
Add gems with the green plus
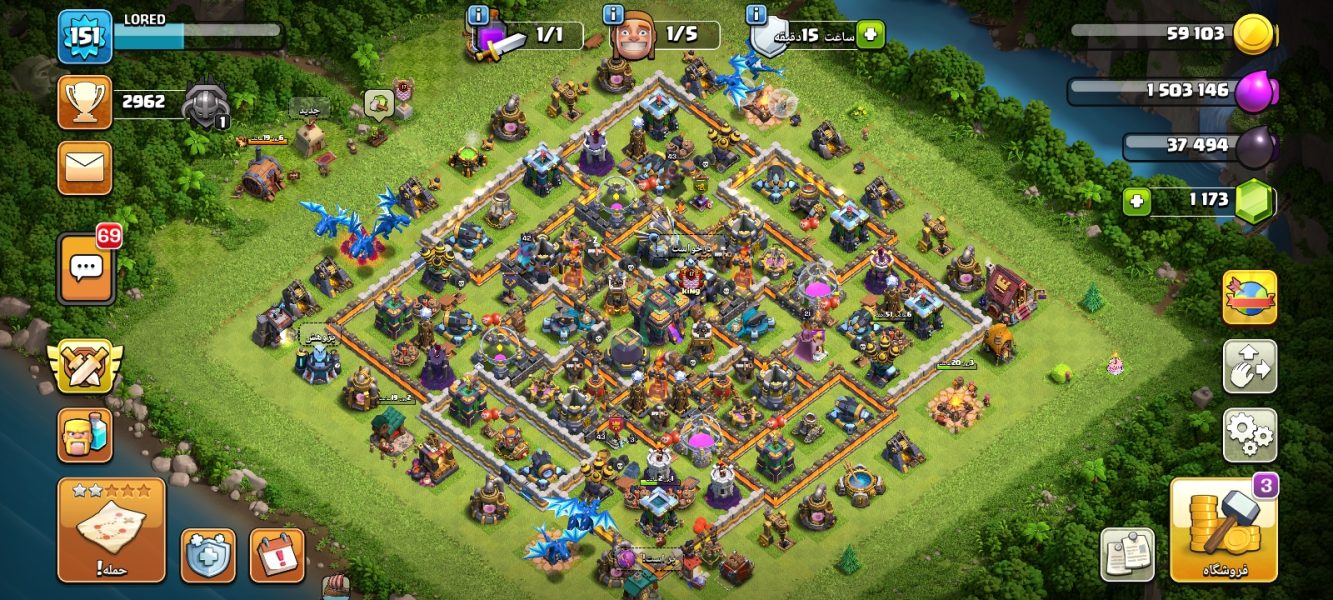coord(1135,201)
